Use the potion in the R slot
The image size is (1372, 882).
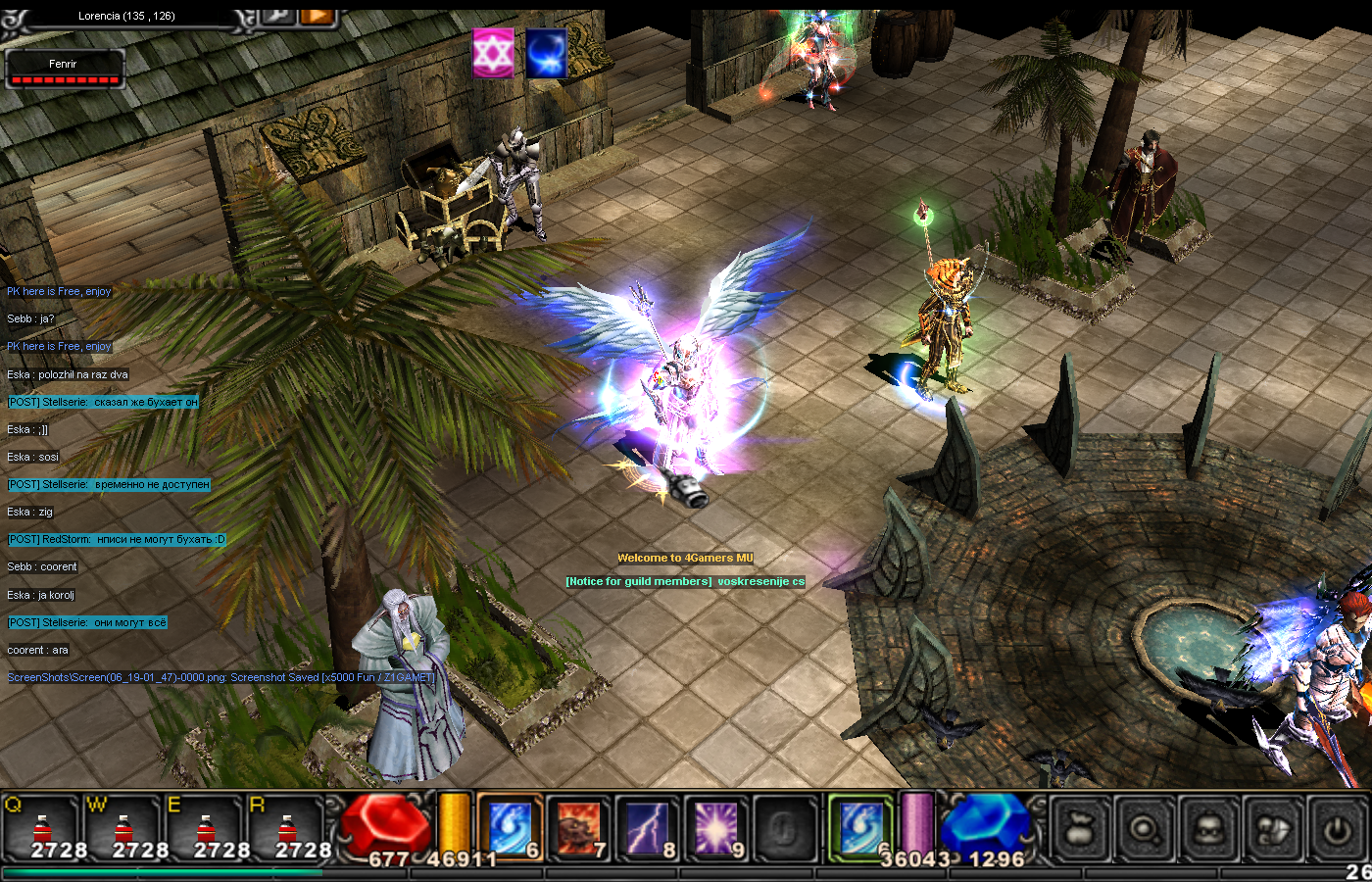point(286,828)
